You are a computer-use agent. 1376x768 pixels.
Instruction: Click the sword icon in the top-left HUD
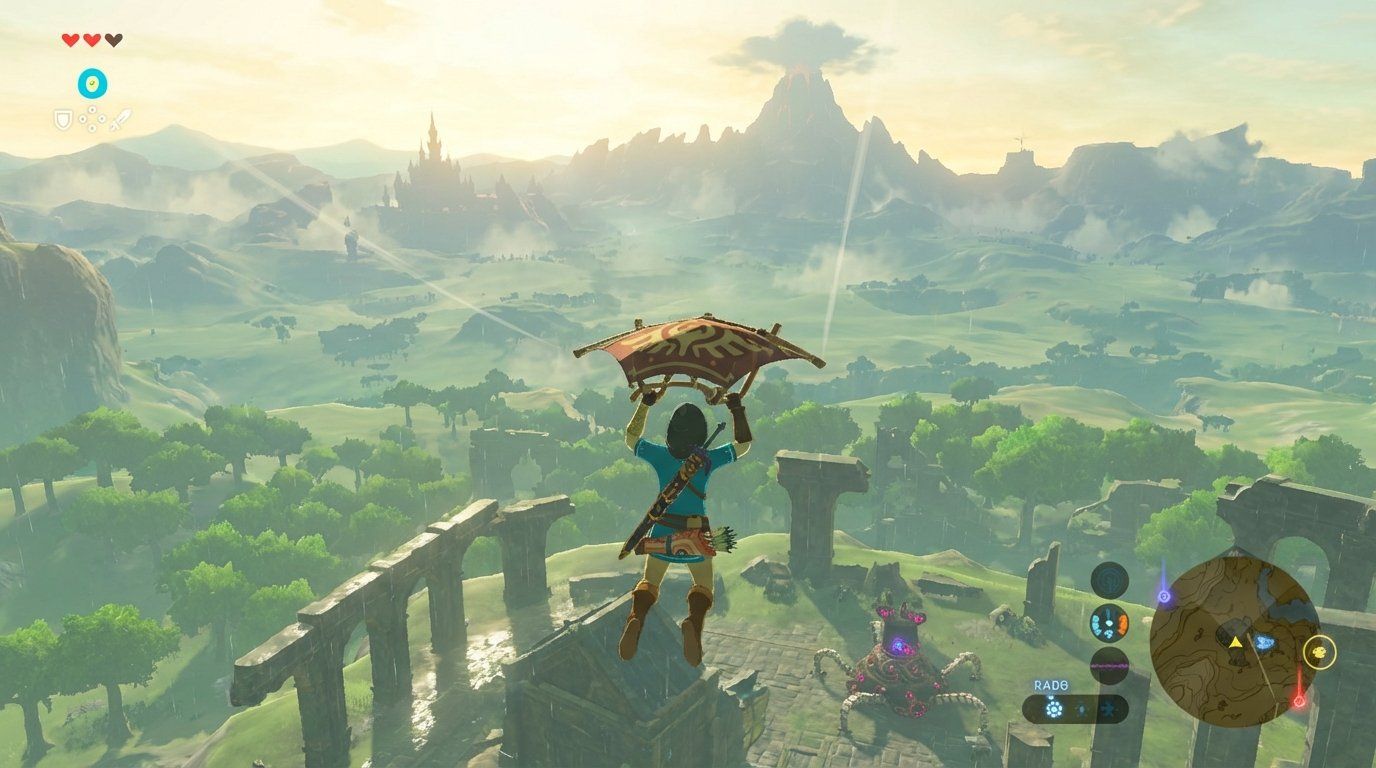click(120, 120)
